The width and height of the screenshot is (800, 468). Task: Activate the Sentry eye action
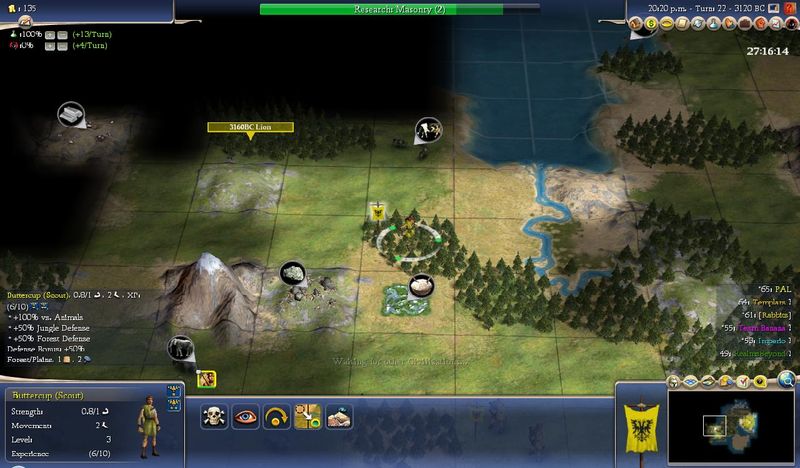[x=246, y=416]
